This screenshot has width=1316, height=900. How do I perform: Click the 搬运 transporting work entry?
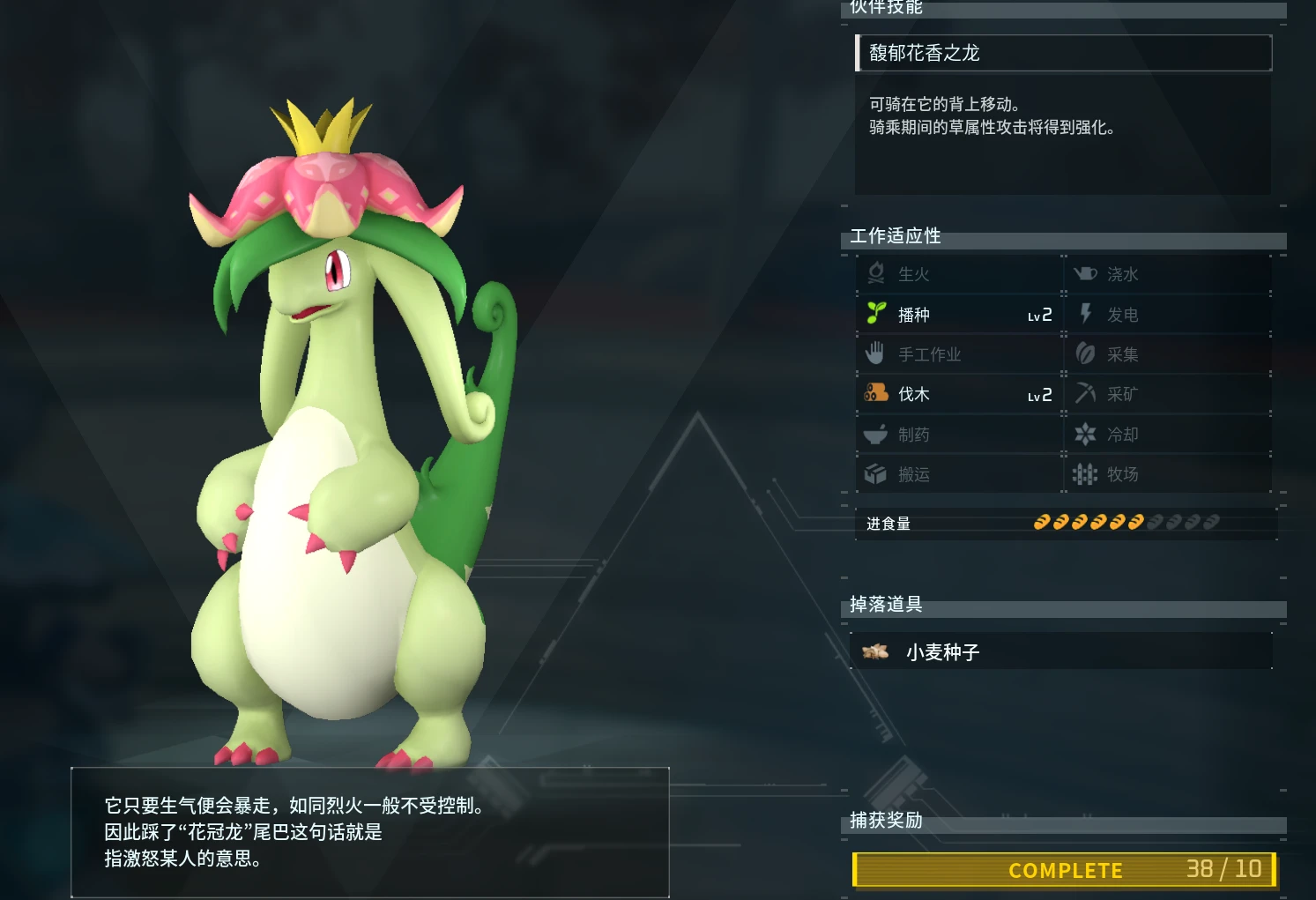[x=959, y=474]
